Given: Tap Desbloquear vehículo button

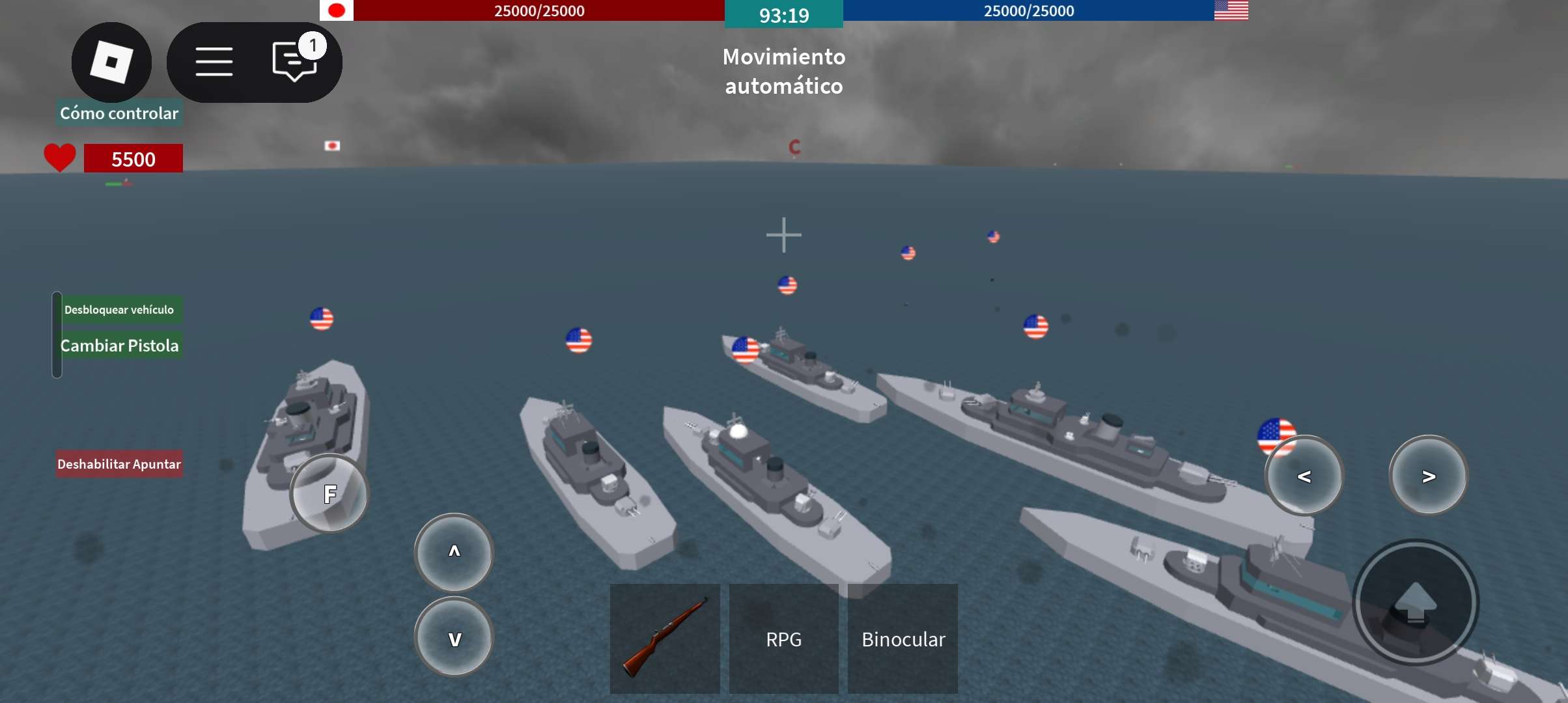Looking at the screenshot, I should 119,310.
